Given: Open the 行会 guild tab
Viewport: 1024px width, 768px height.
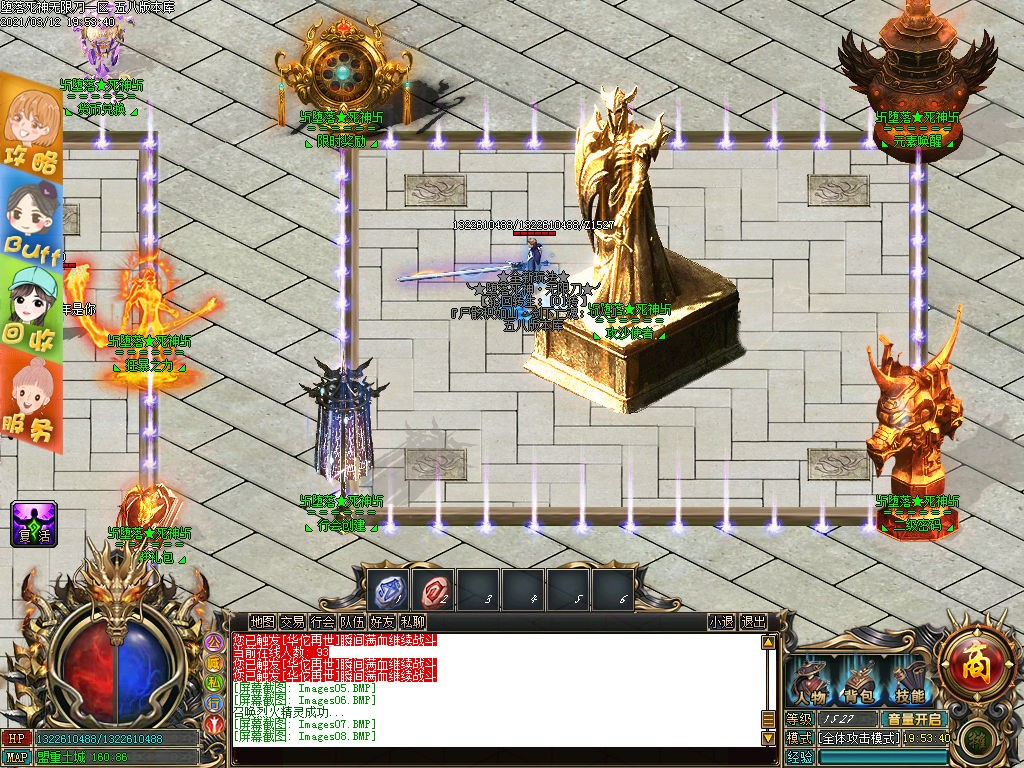Looking at the screenshot, I should point(322,621).
